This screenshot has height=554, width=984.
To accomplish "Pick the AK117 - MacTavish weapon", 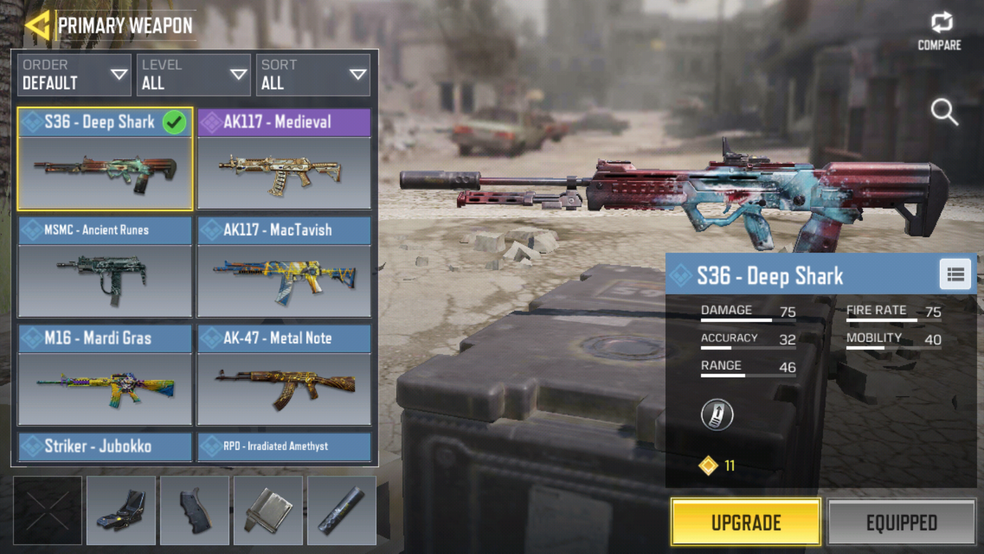I will click(x=284, y=267).
